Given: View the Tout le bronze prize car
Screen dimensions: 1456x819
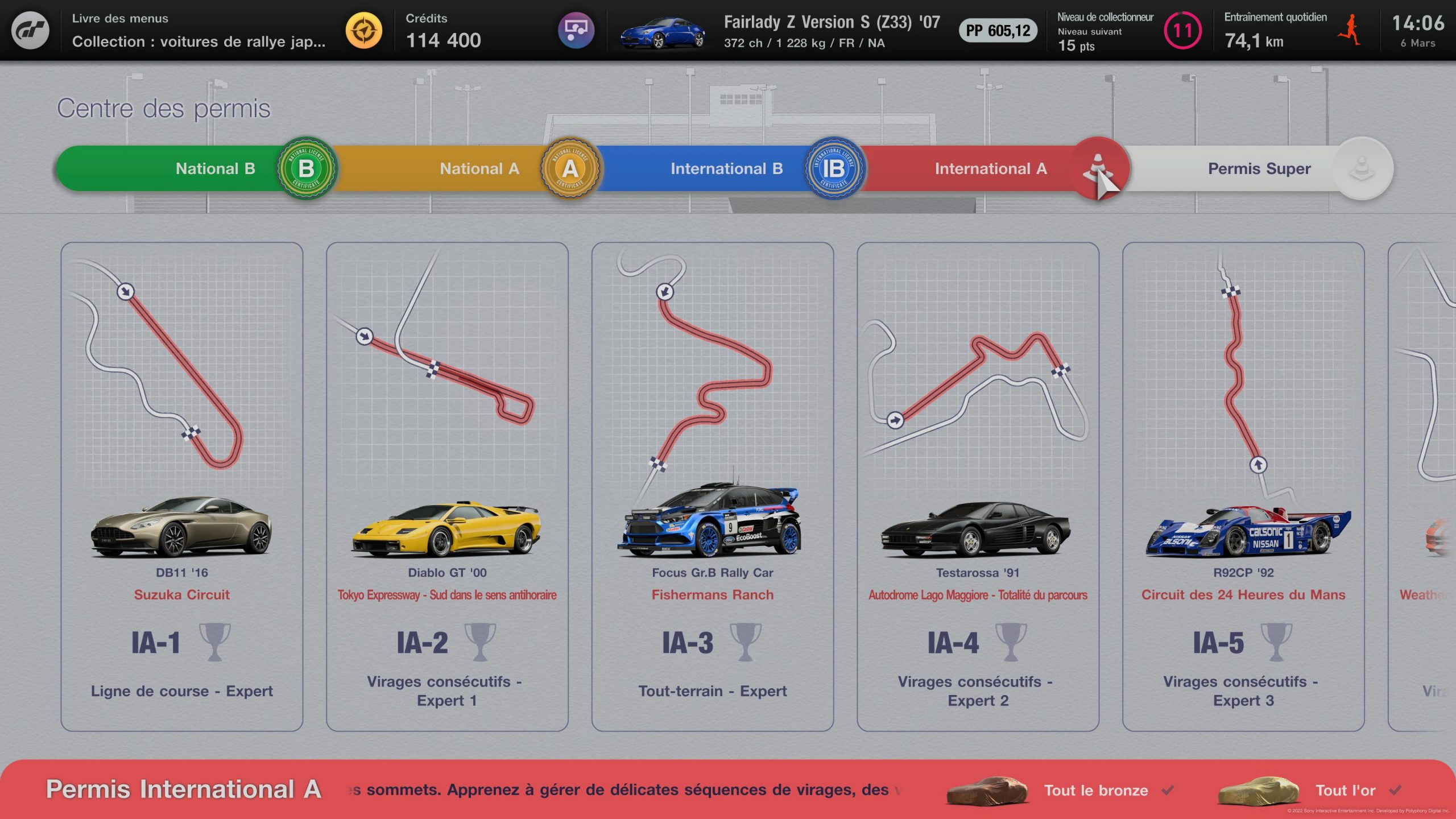Looking at the screenshot, I should pyautogui.click(x=988, y=791).
